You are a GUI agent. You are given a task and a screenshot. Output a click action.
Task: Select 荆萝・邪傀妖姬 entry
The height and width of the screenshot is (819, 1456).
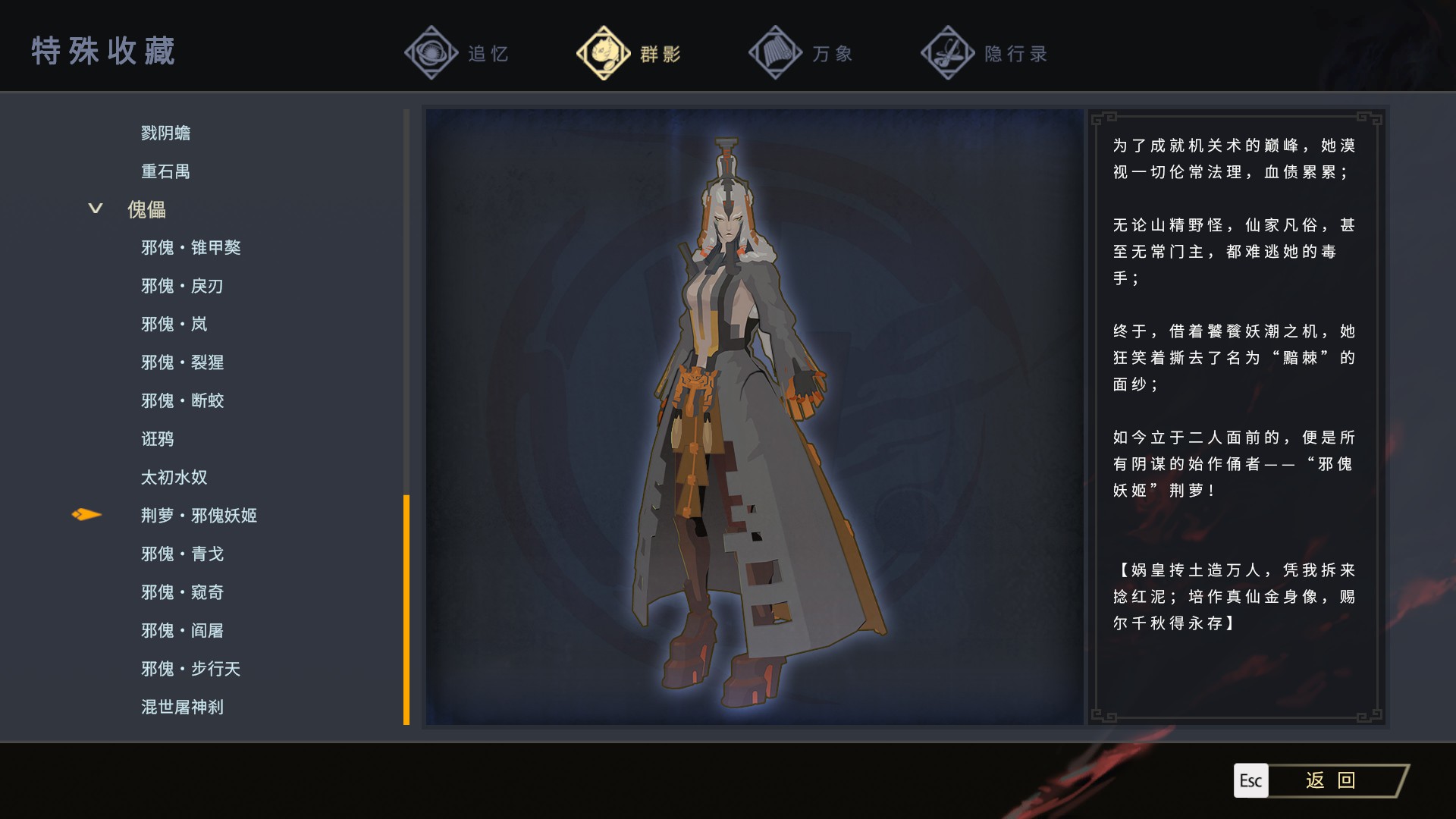pos(199,516)
